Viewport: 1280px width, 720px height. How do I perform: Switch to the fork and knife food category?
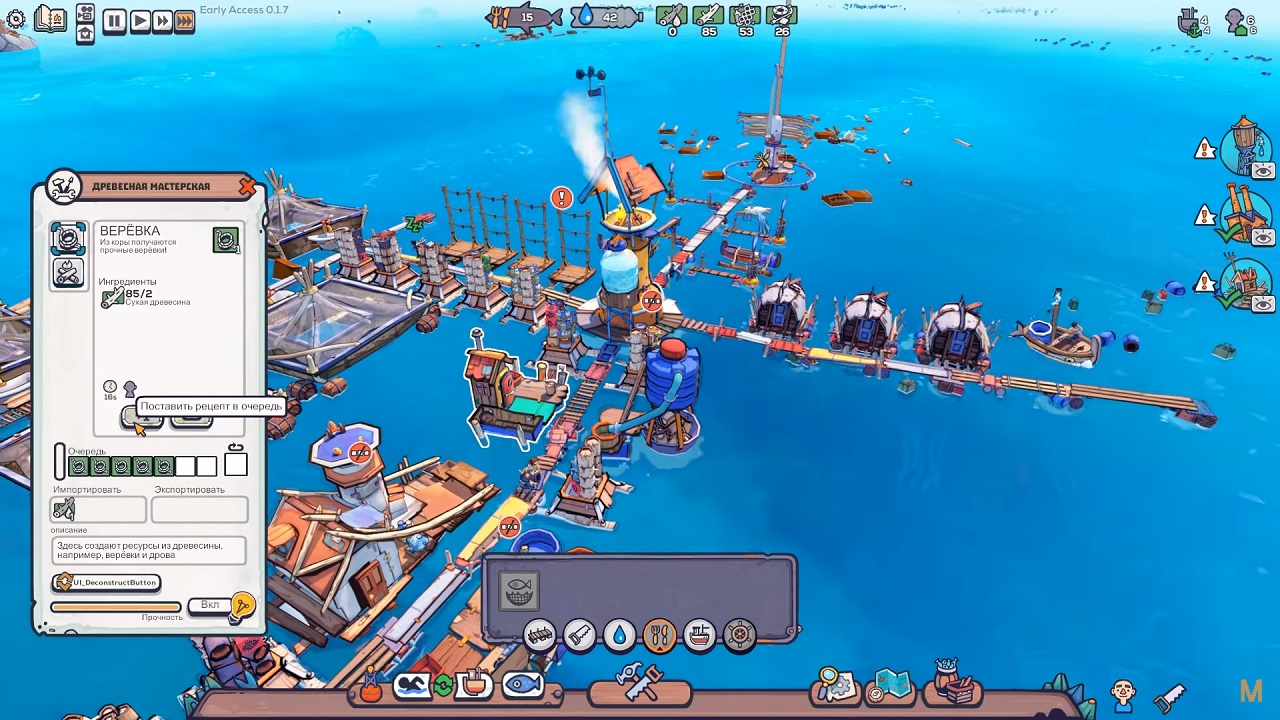(659, 635)
